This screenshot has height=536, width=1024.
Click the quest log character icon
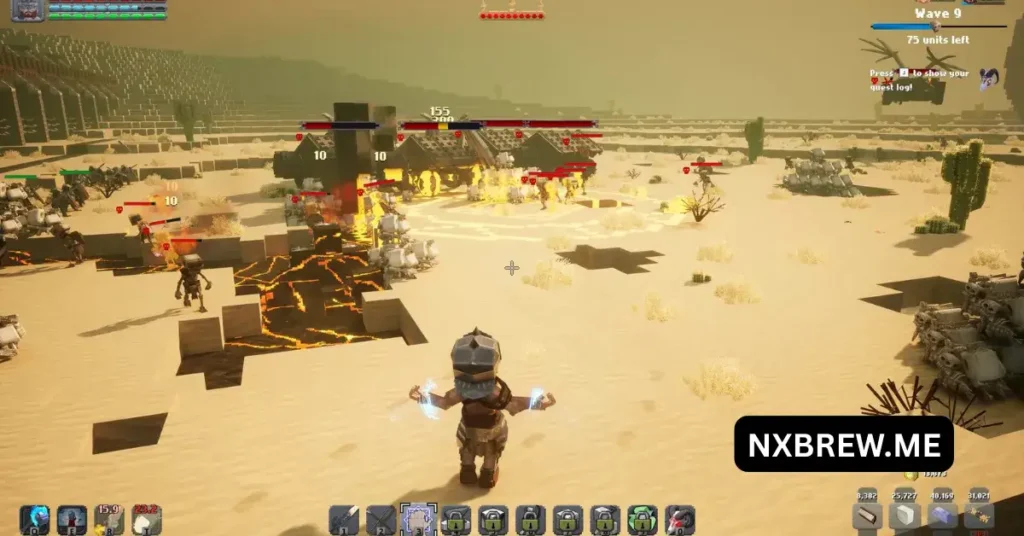[989, 77]
